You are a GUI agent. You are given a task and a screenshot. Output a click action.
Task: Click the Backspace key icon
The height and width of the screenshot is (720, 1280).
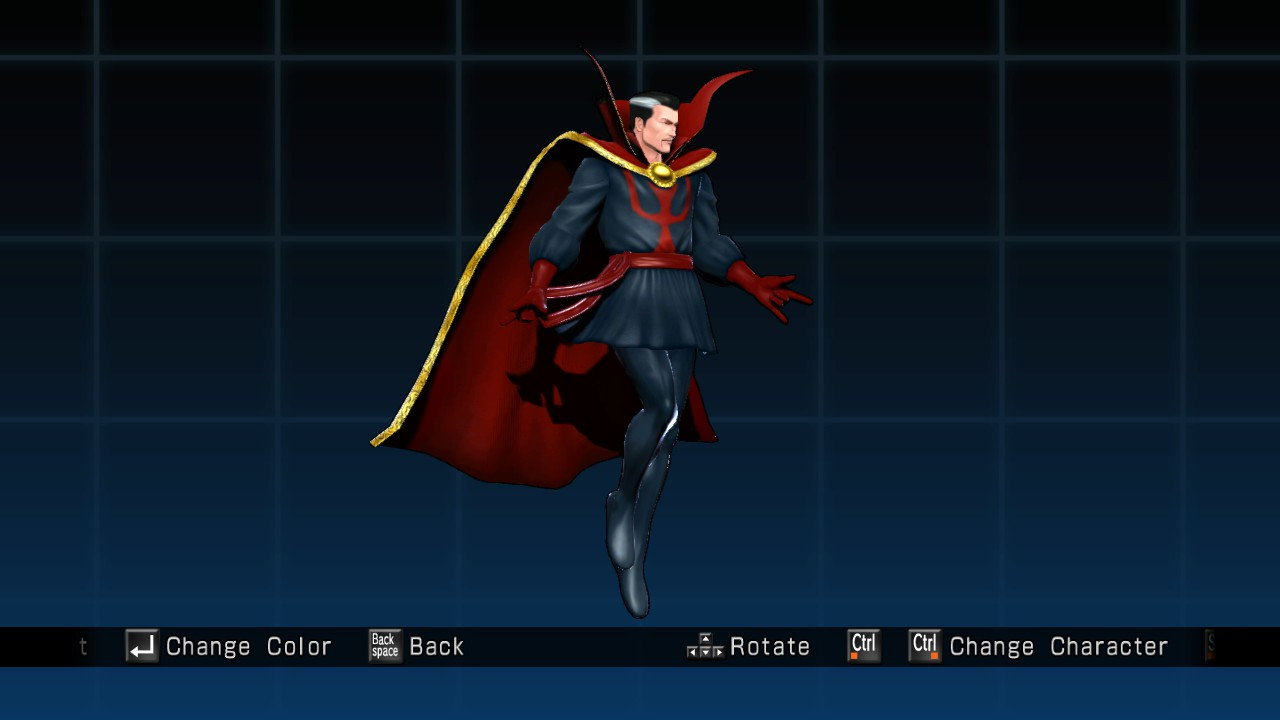384,647
